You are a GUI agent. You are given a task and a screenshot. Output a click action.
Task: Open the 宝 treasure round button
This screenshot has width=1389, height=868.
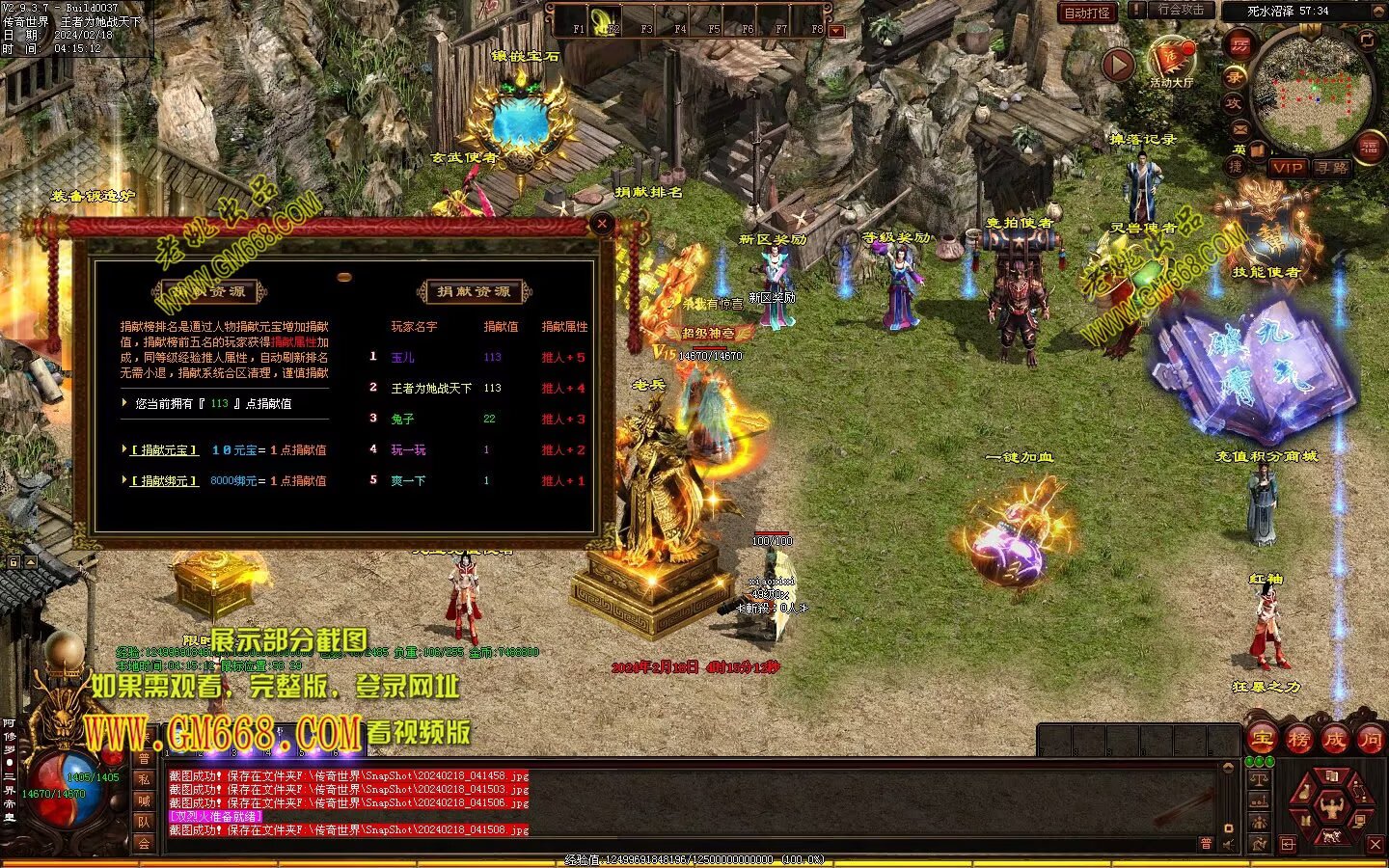[x=1263, y=740]
